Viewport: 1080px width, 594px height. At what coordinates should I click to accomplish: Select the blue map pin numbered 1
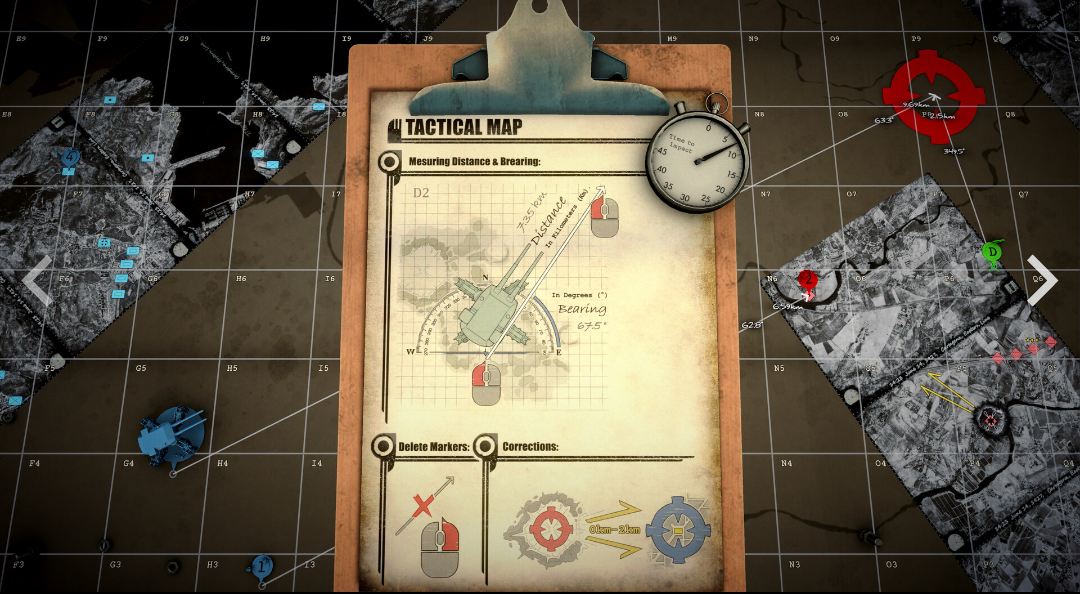coord(262,566)
